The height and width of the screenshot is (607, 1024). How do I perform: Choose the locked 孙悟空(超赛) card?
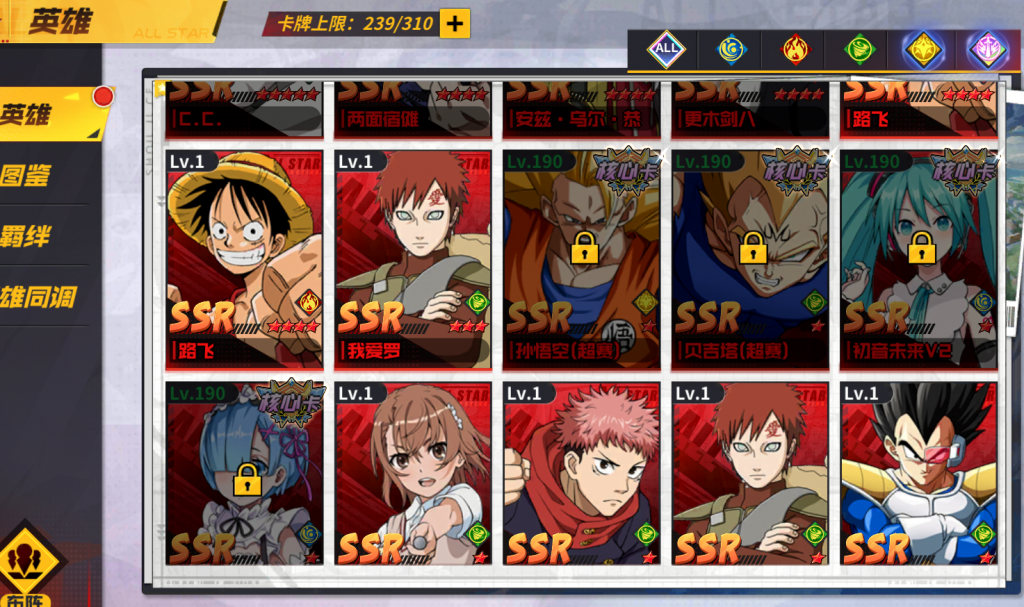[582, 259]
